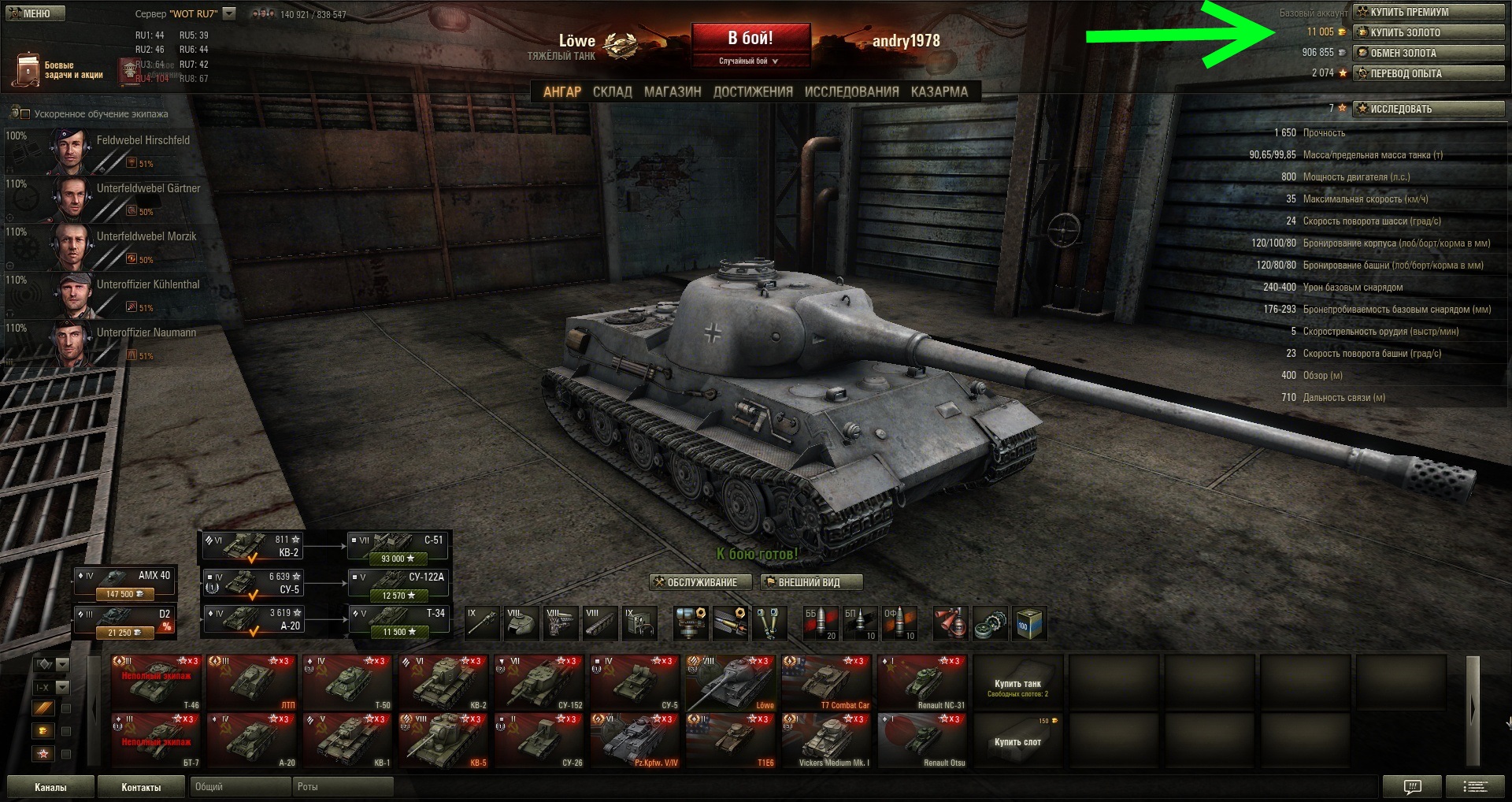Open ВНЕШНИЙ ВИД customization
Image resolution: width=1512 pixels, height=802 pixels.
tap(811, 582)
